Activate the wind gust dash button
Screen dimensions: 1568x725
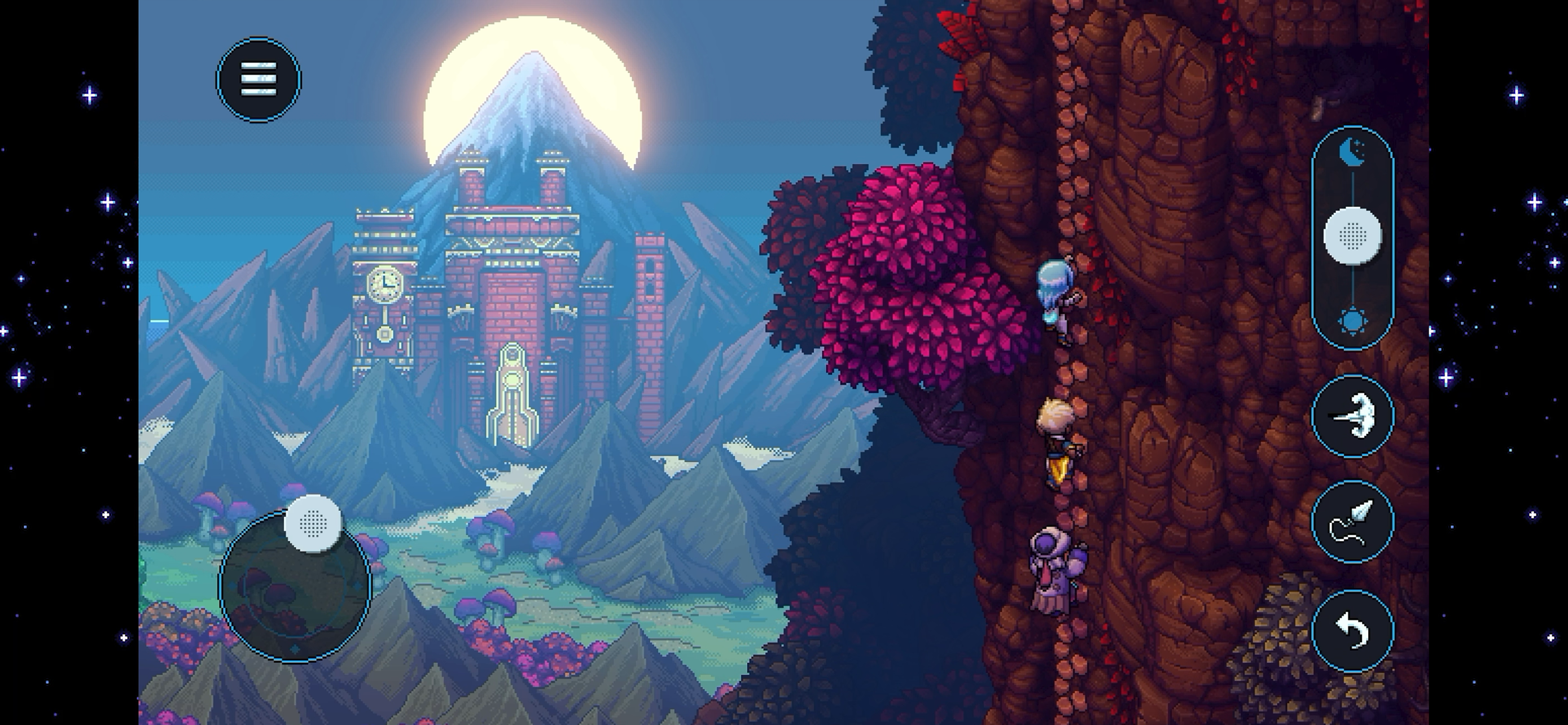click(x=1352, y=416)
